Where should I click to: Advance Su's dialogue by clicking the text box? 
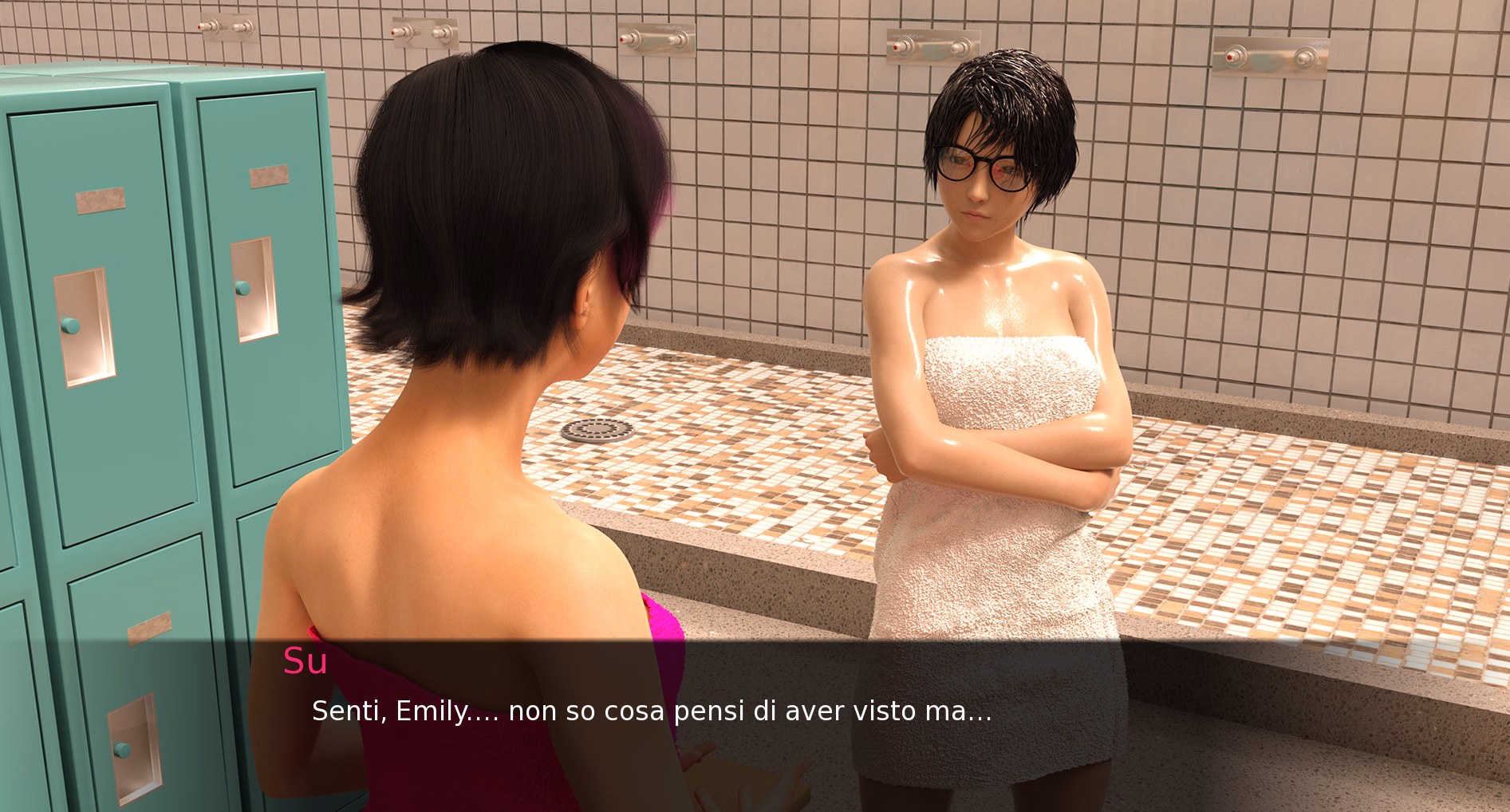pyautogui.click(x=651, y=711)
